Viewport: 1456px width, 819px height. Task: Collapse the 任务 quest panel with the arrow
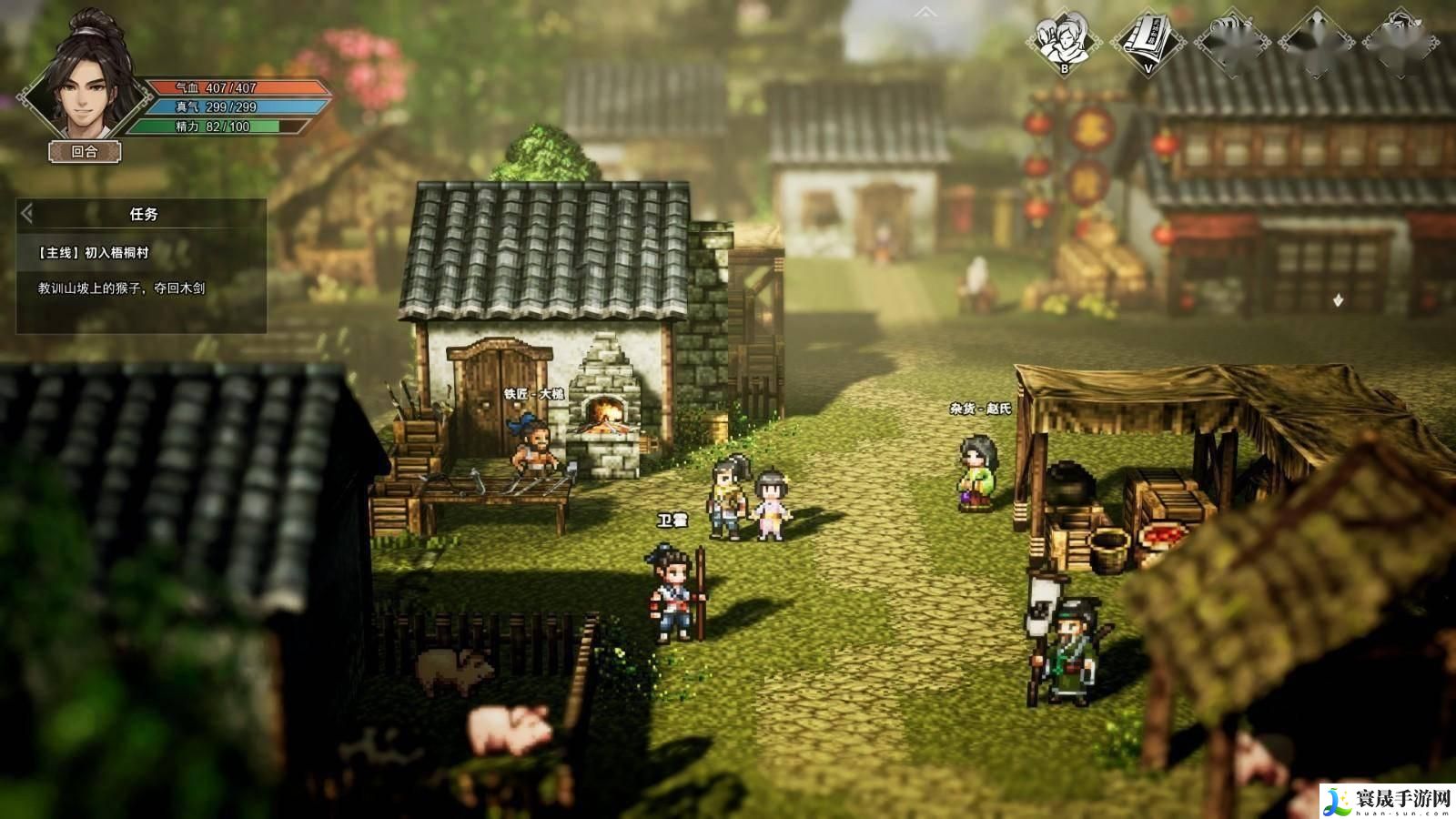tap(27, 214)
